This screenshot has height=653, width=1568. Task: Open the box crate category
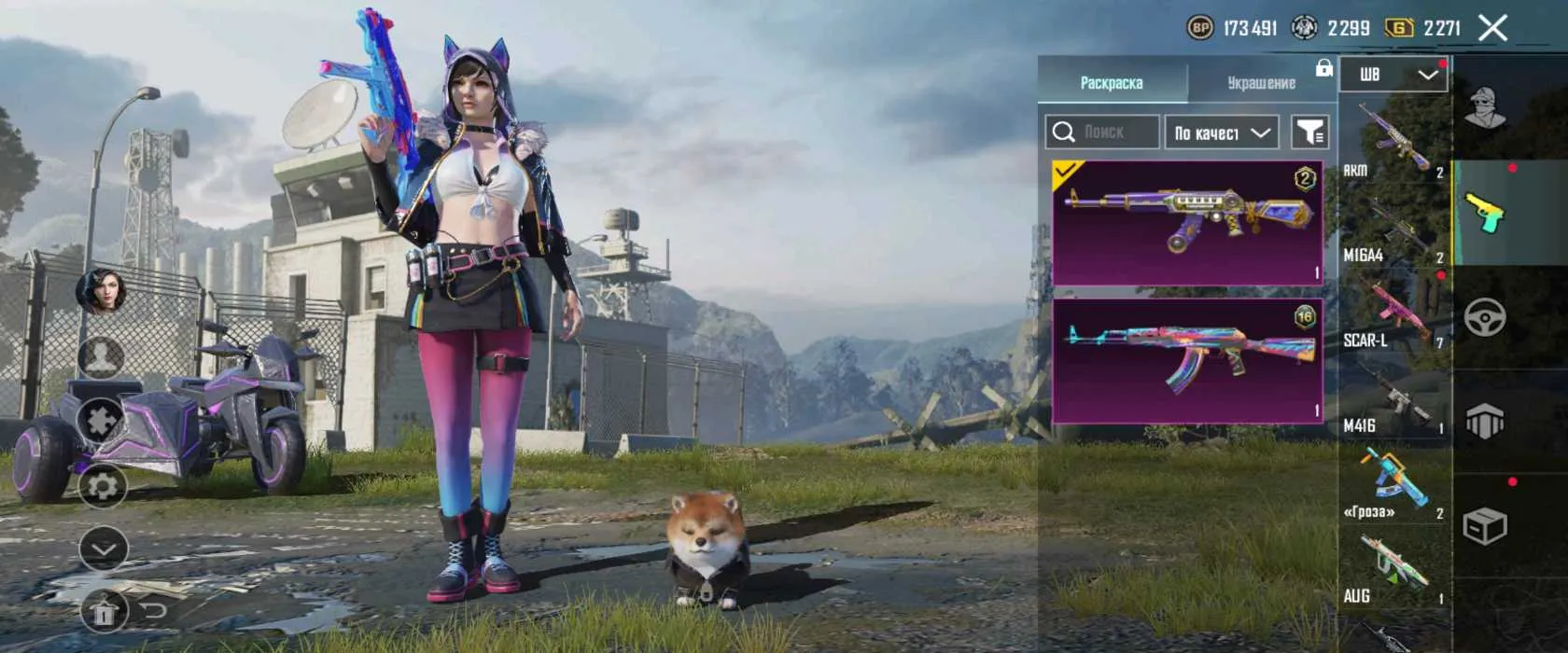tap(1485, 527)
